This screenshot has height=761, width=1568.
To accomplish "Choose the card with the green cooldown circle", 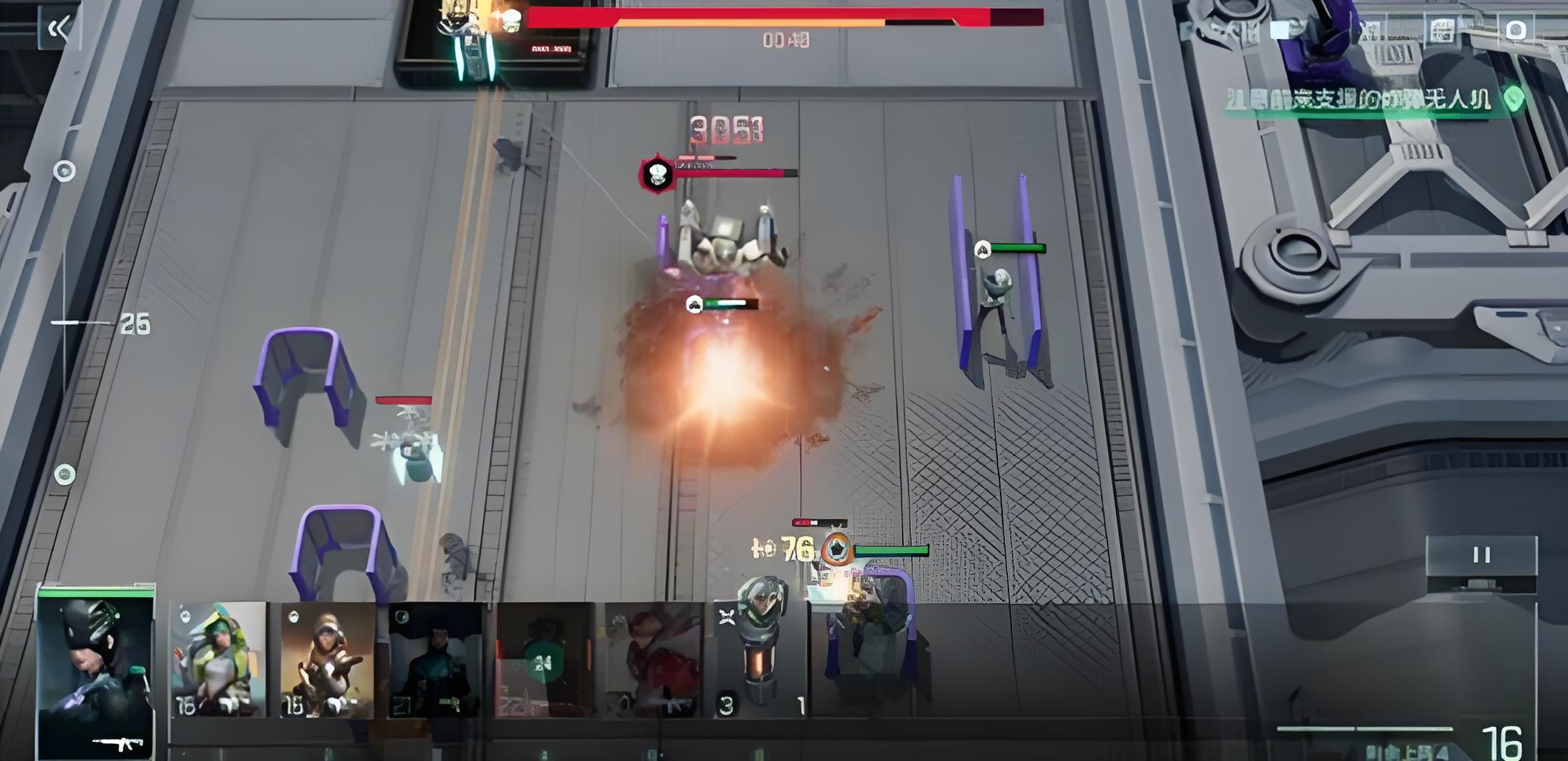I will [543, 661].
